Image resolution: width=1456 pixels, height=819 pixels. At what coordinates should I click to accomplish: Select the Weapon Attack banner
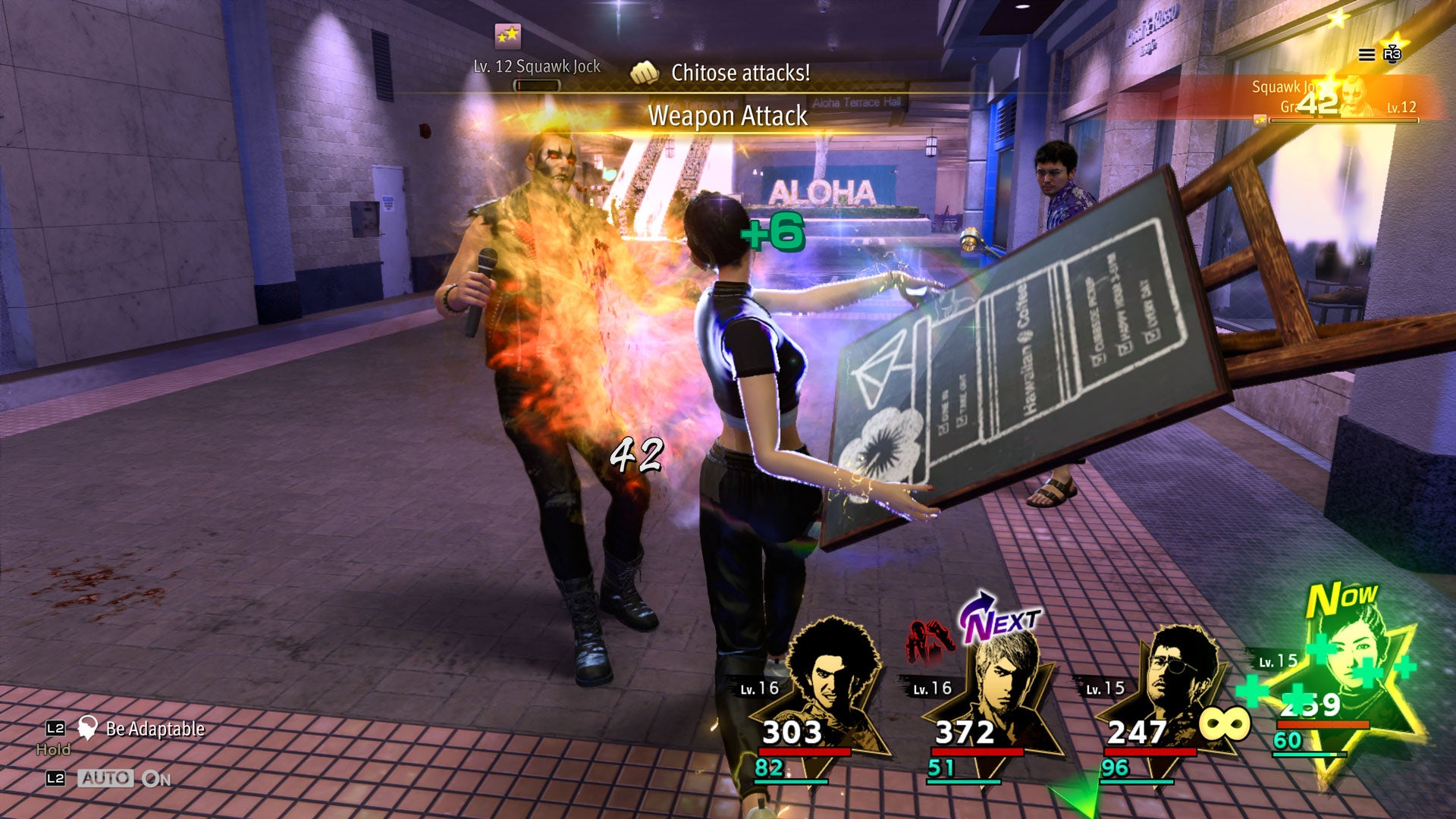728,116
